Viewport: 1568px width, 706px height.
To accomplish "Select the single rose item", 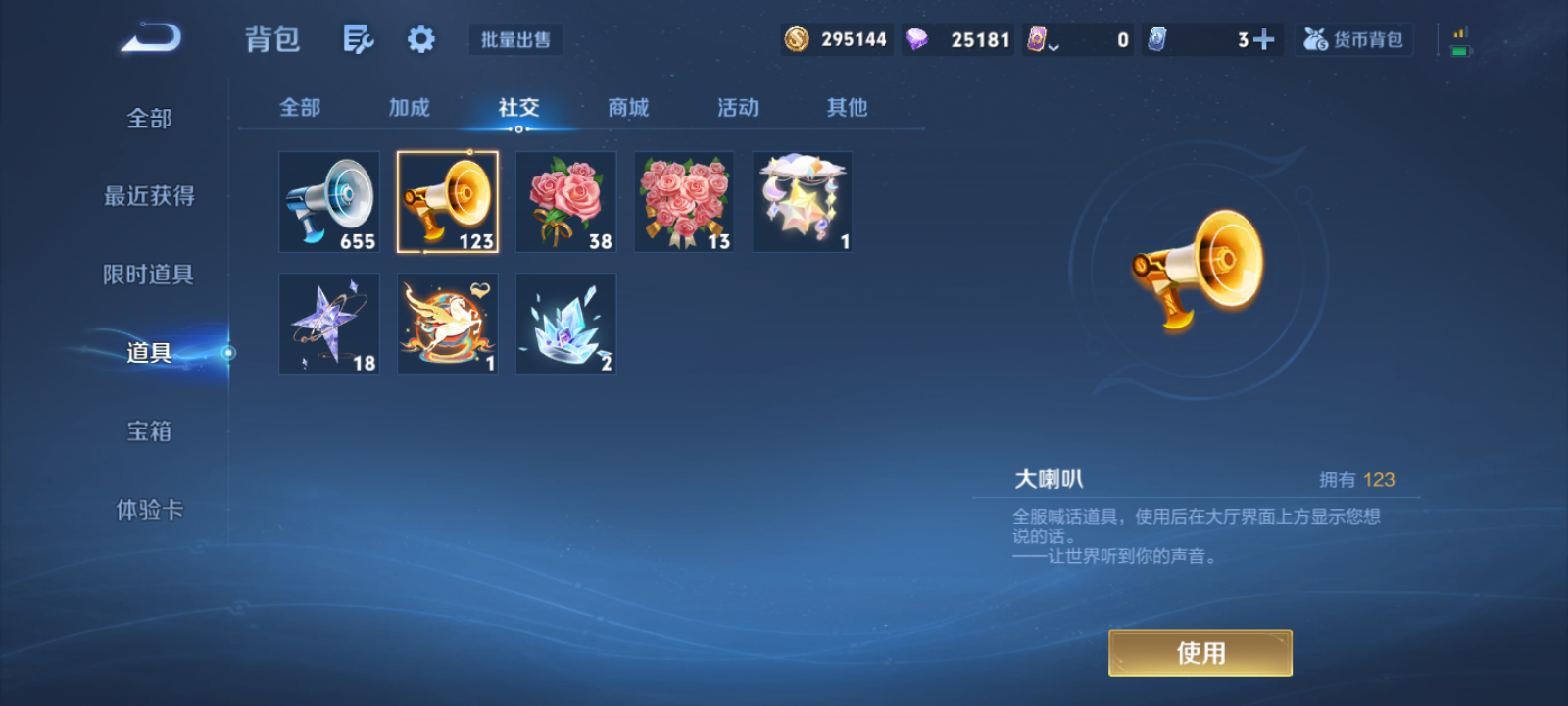I will [x=564, y=201].
